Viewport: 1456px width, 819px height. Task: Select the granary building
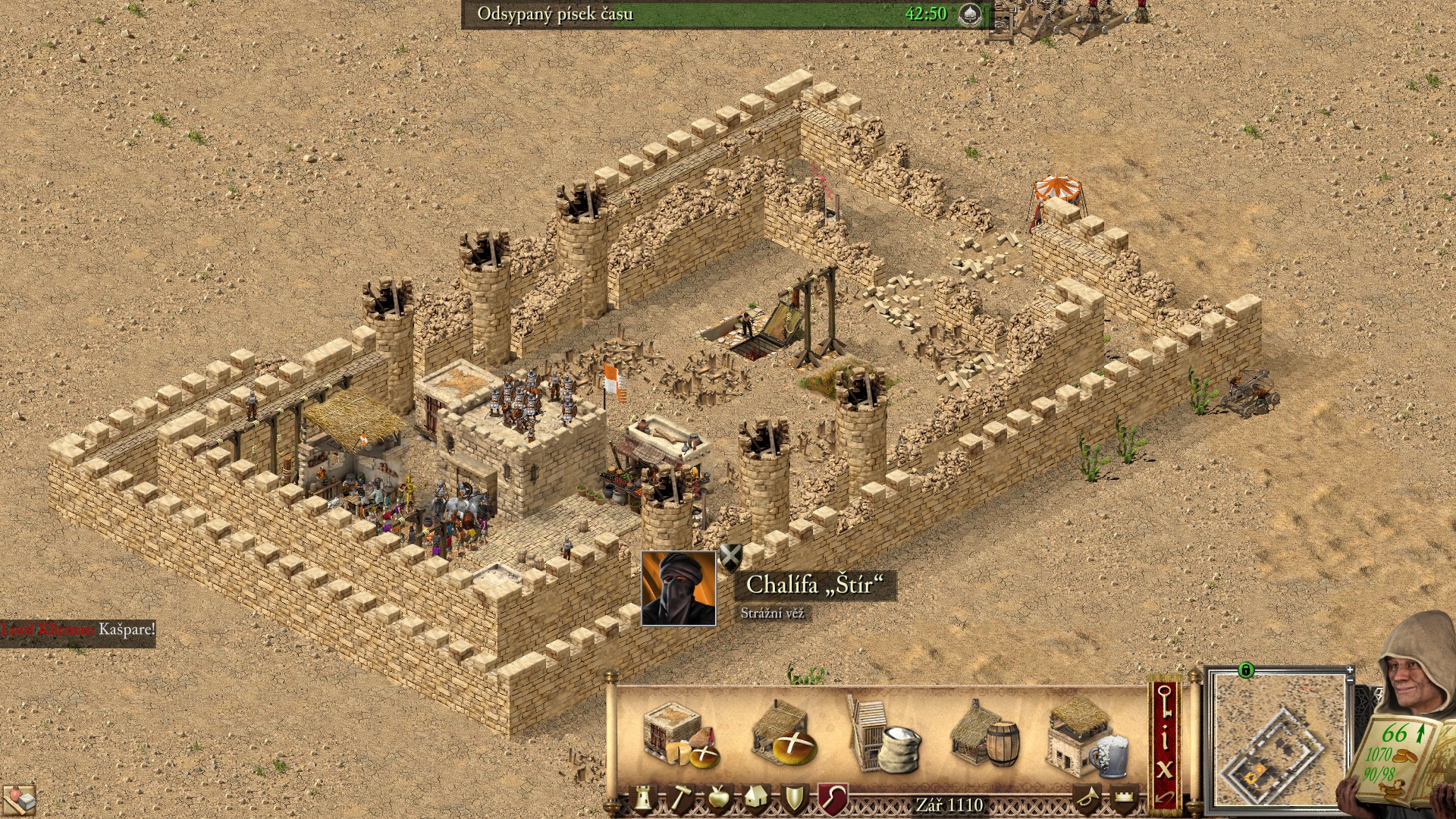pos(677,735)
